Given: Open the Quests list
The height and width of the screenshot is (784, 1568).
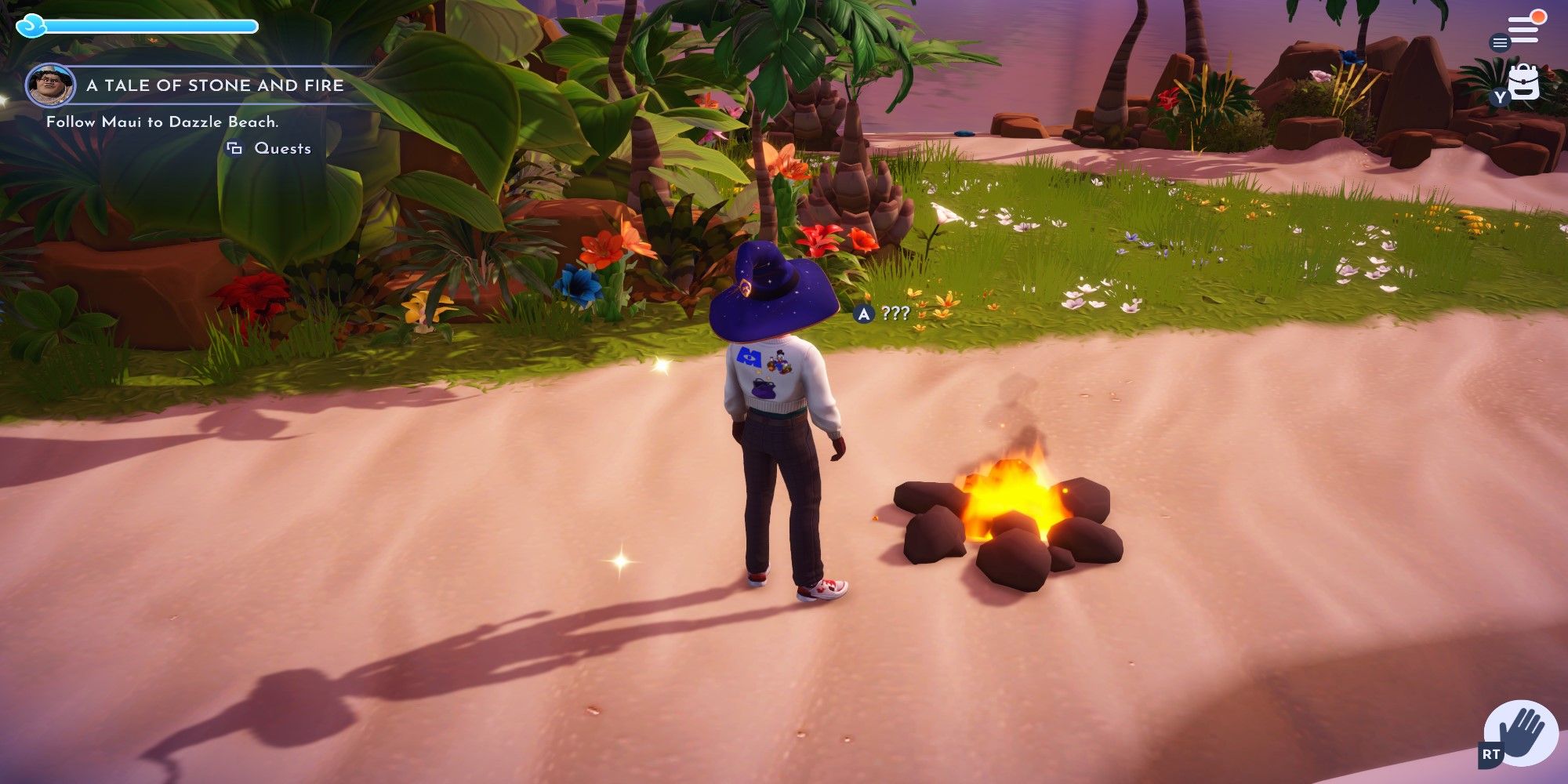Looking at the screenshot, I should 280,147.
